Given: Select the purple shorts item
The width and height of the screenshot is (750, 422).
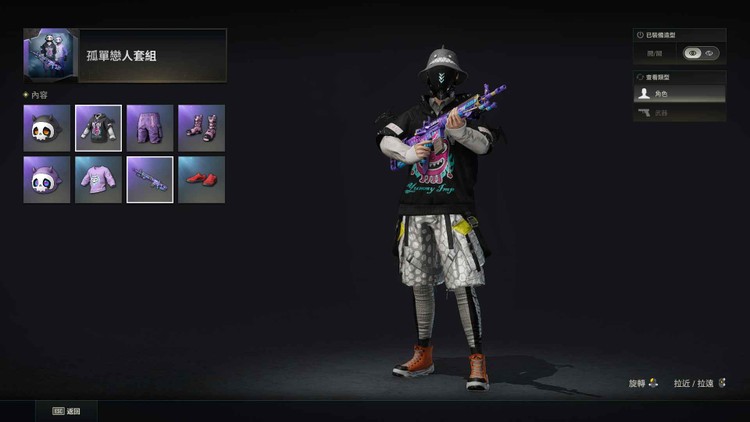Looking at the screenshot, I should click(x=150, y=128).
